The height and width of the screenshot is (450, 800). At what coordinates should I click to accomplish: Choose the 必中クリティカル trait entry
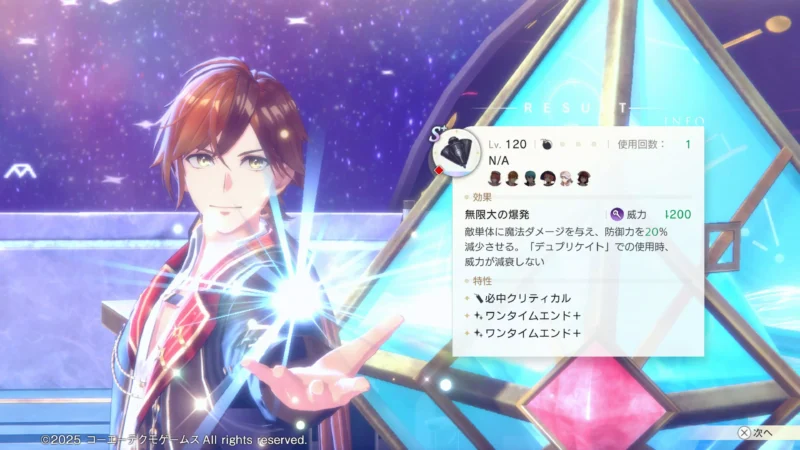point(521,298)
